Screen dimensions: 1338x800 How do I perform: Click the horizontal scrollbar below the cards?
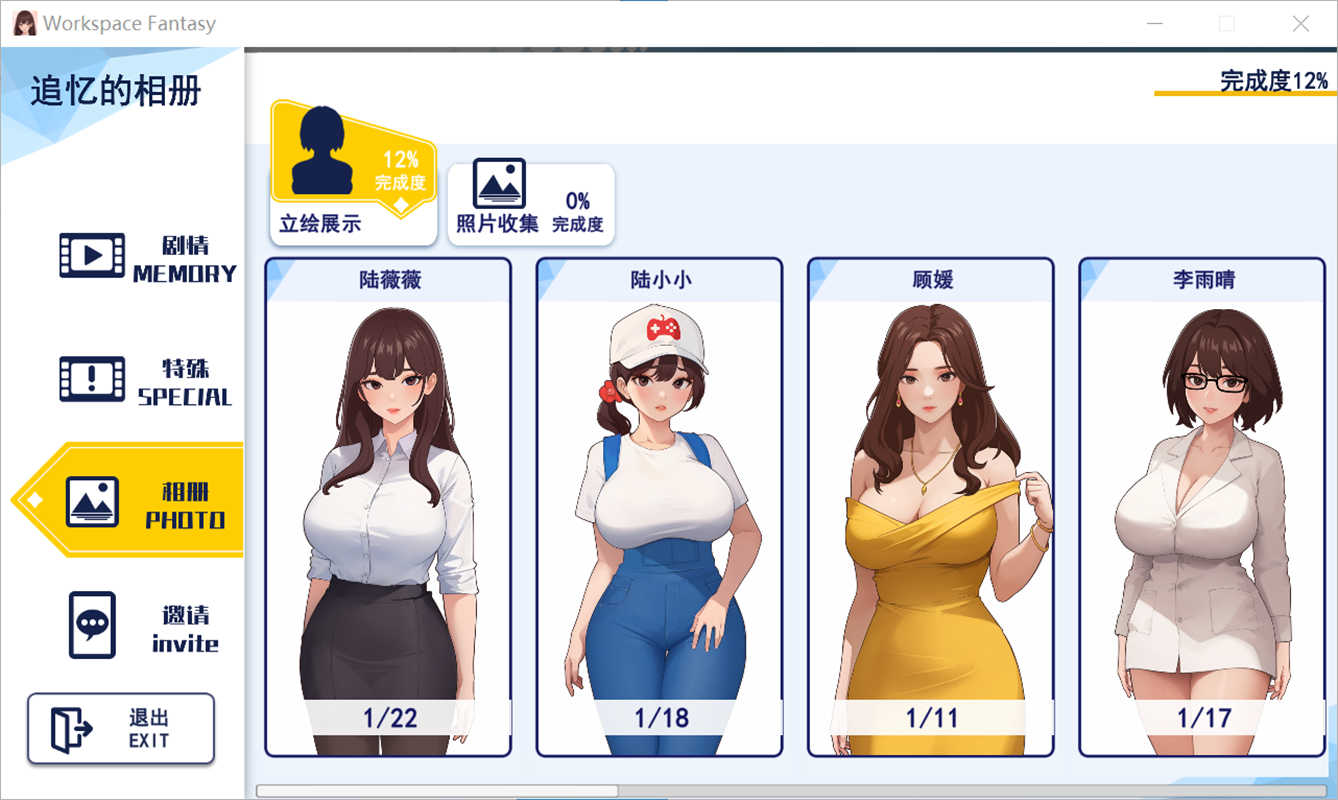(x=437, y=791)
